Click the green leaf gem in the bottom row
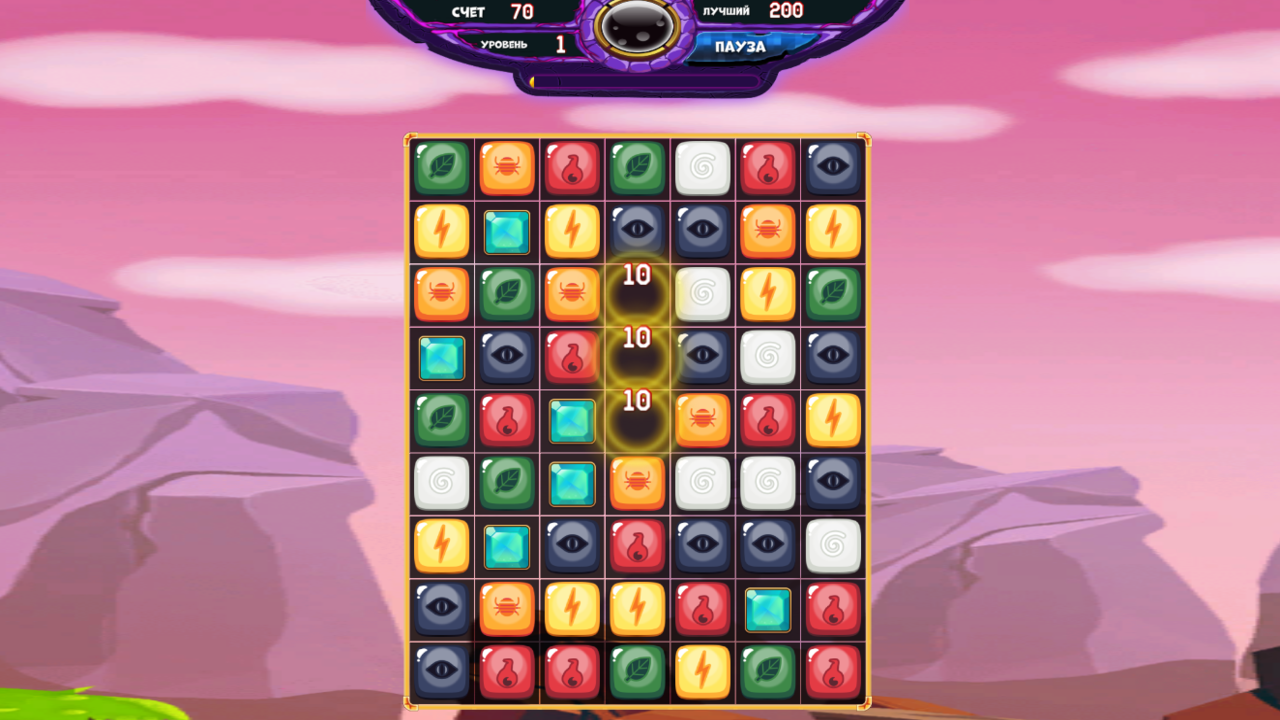 pyautogui.click(x=637, y=673)
